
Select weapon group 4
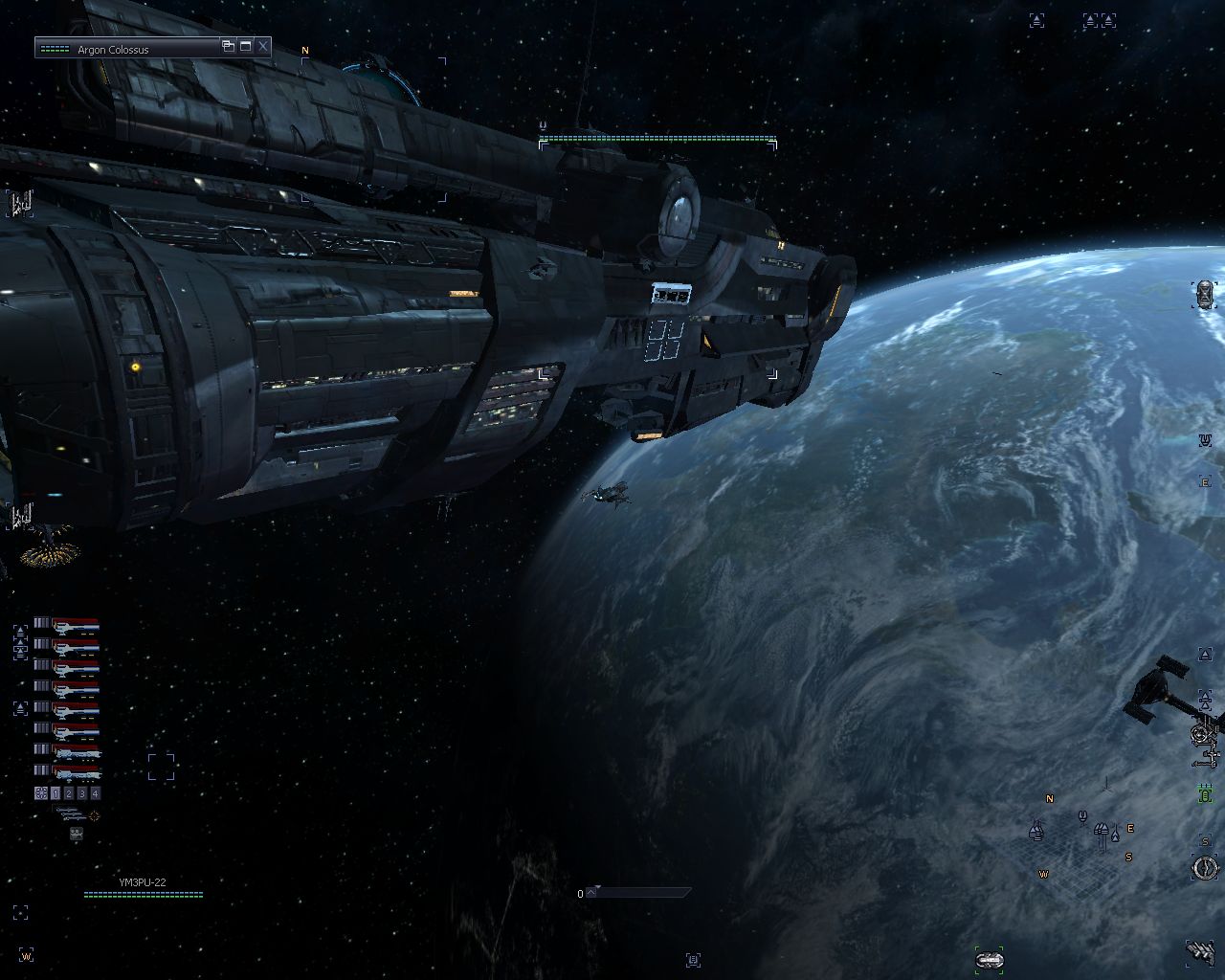point(95,793)
